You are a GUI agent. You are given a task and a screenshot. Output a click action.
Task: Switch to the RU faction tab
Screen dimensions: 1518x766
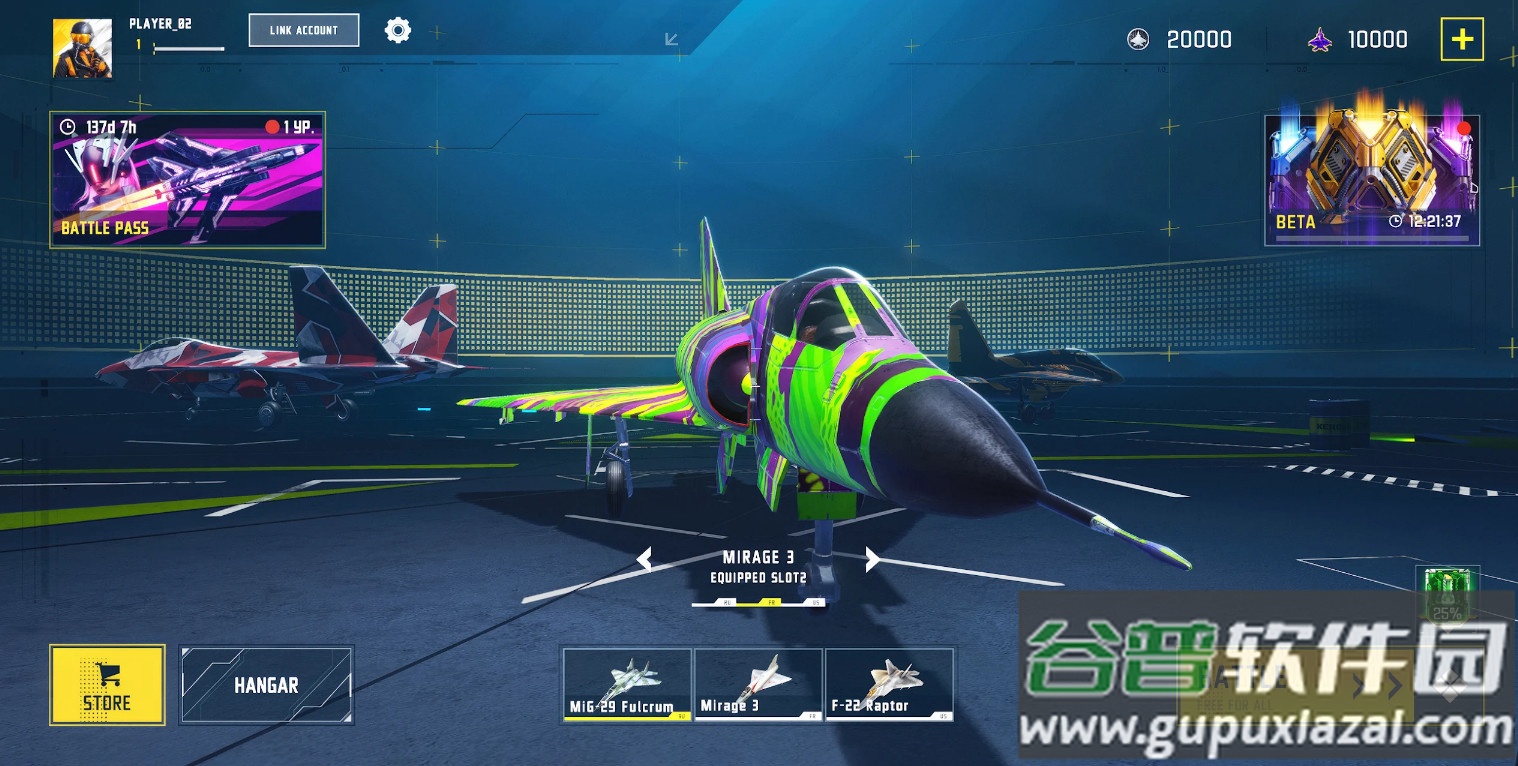click(x=726, y=602)
